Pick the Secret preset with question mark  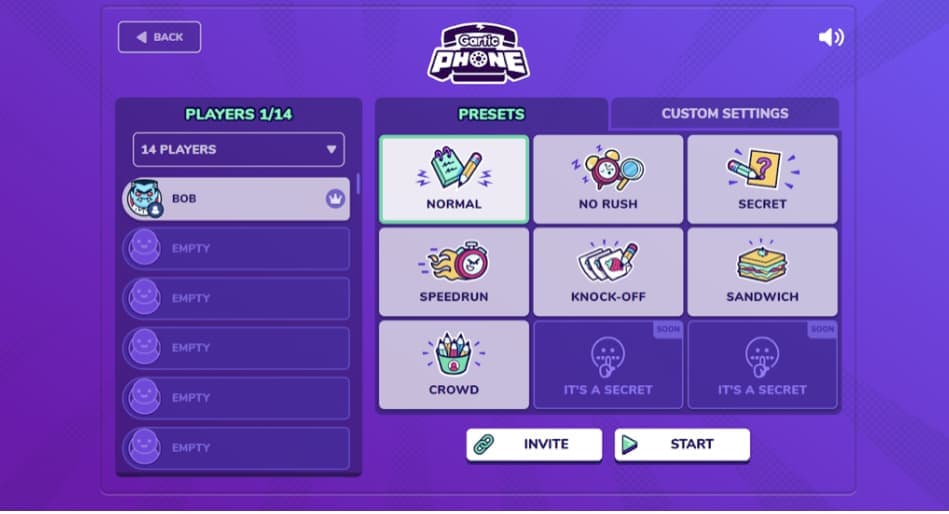coord(762,180)
